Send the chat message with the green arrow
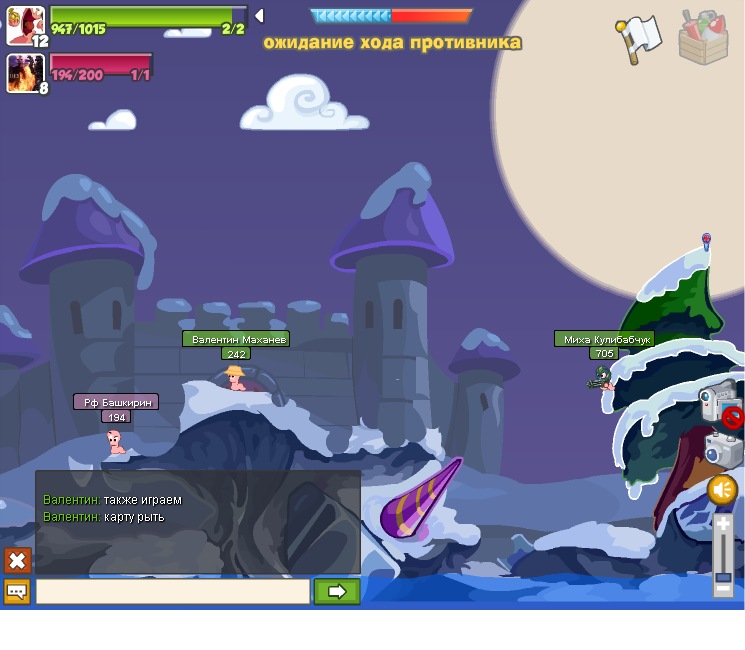Image resolution: width=745 pixels, height=650 pixels. 337,591
